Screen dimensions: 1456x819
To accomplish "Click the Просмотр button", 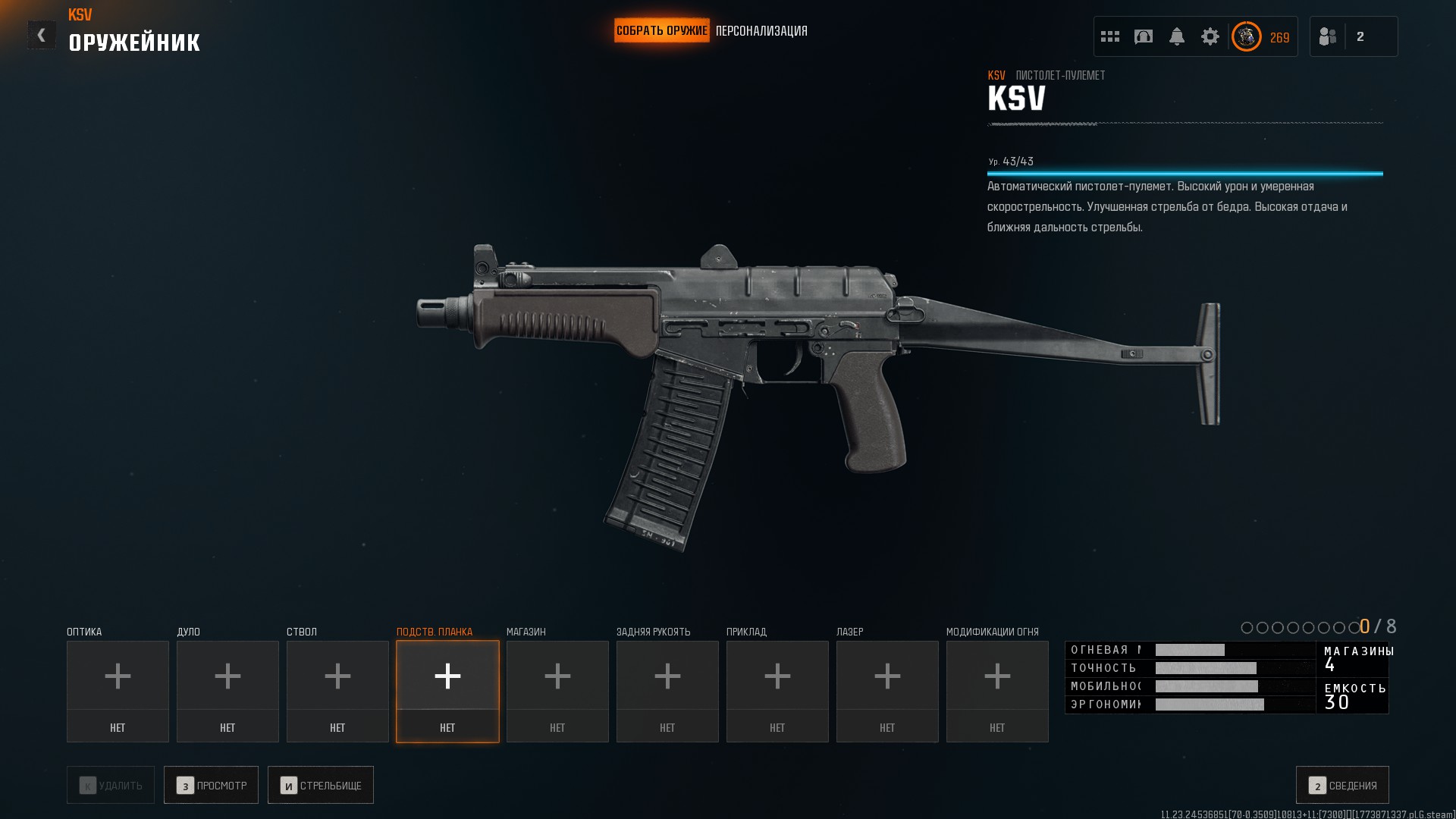I will (211, 785).
